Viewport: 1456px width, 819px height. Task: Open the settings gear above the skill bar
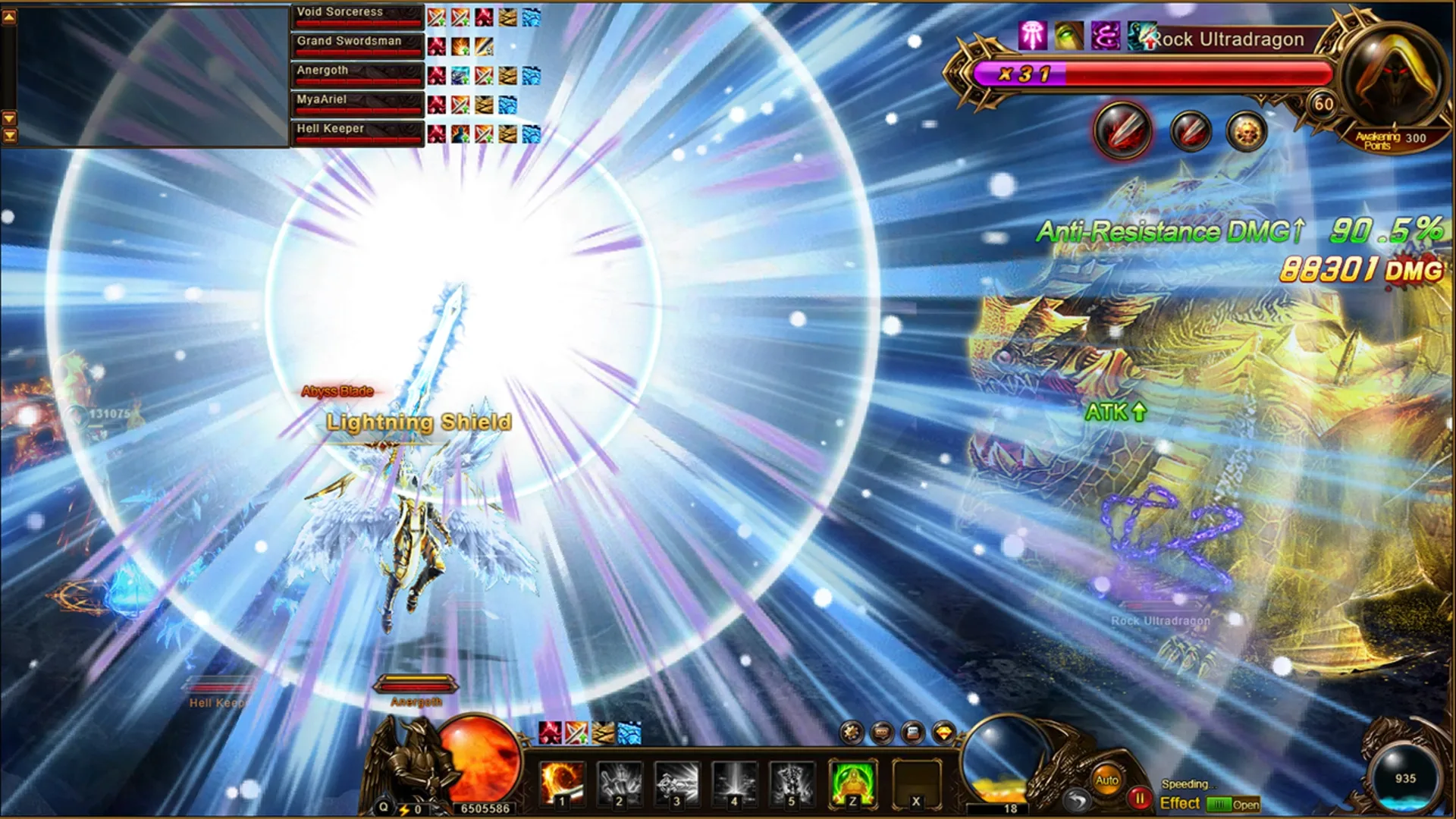coord(851,732)
